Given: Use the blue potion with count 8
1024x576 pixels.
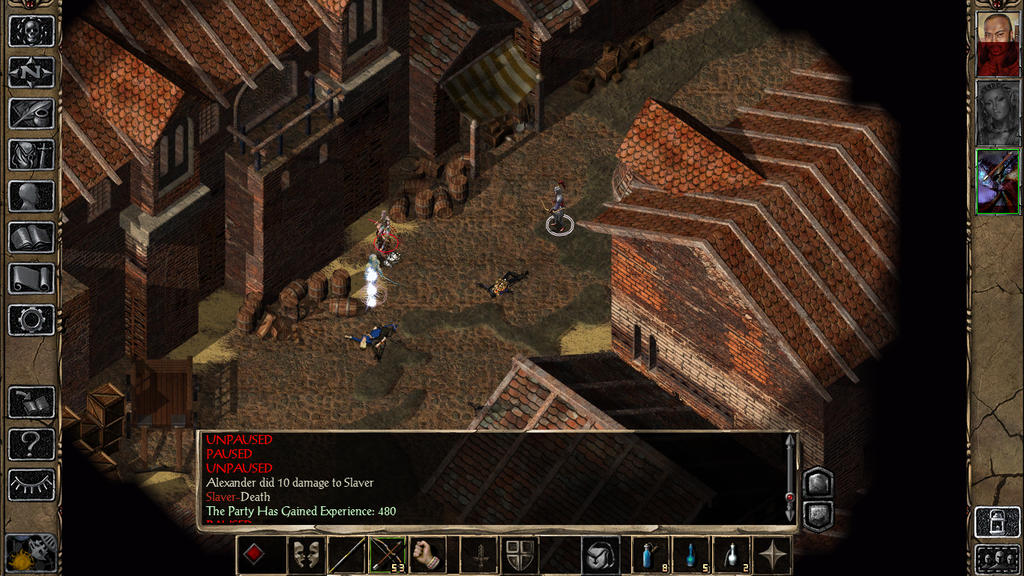Looking at the screenshot, I should pyautogui.click(x=651, y=555).
